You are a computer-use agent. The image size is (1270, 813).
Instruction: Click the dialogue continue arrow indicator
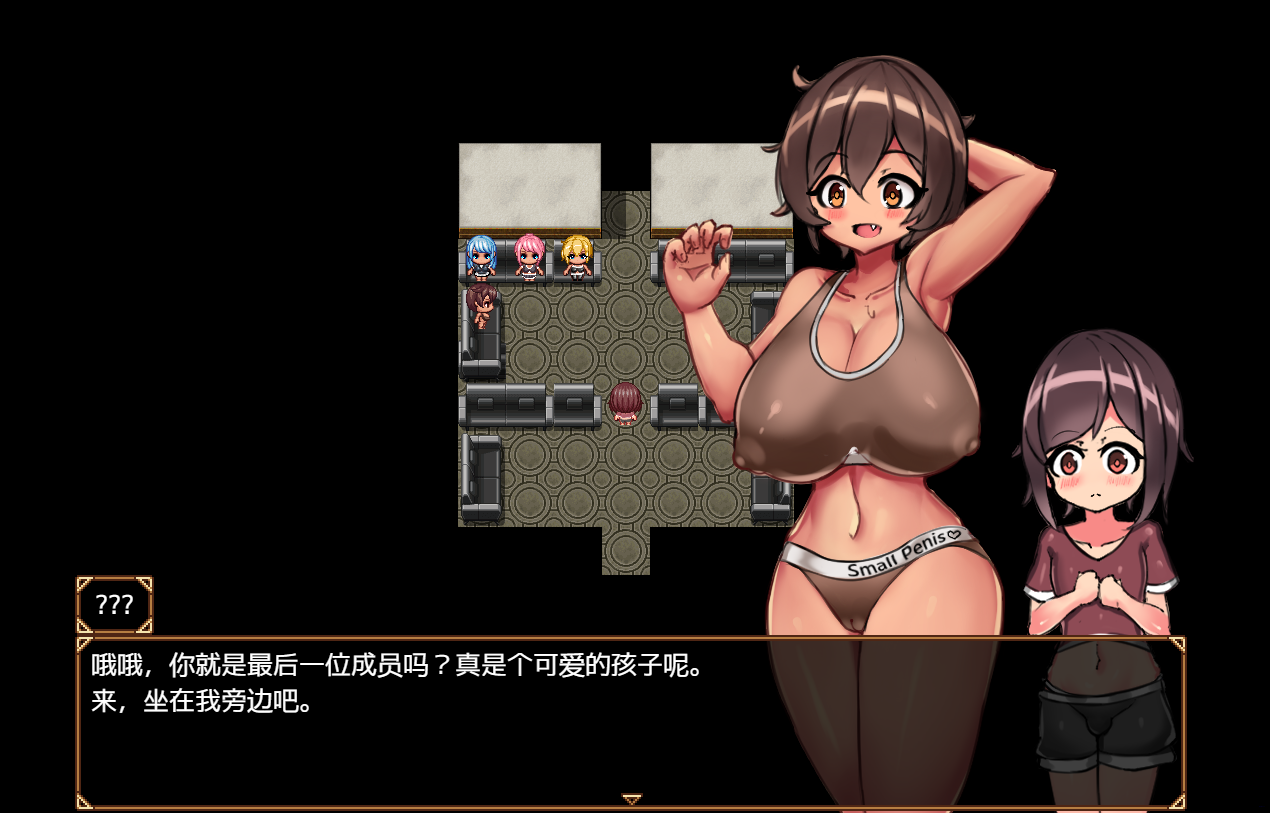(631, 799)
